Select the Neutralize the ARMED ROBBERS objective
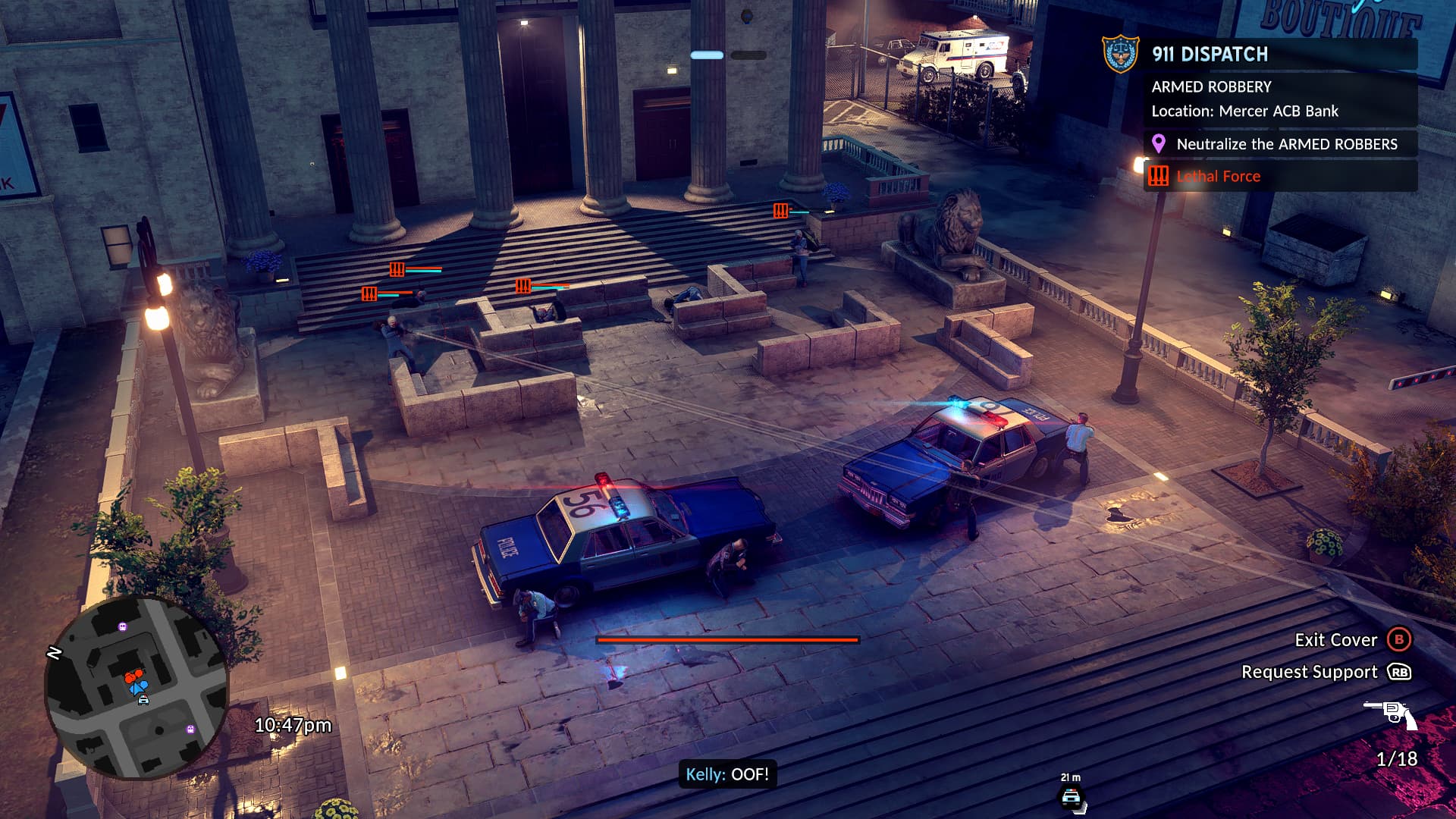This screenshot has width=1456, height=819. coord(1286,144)
